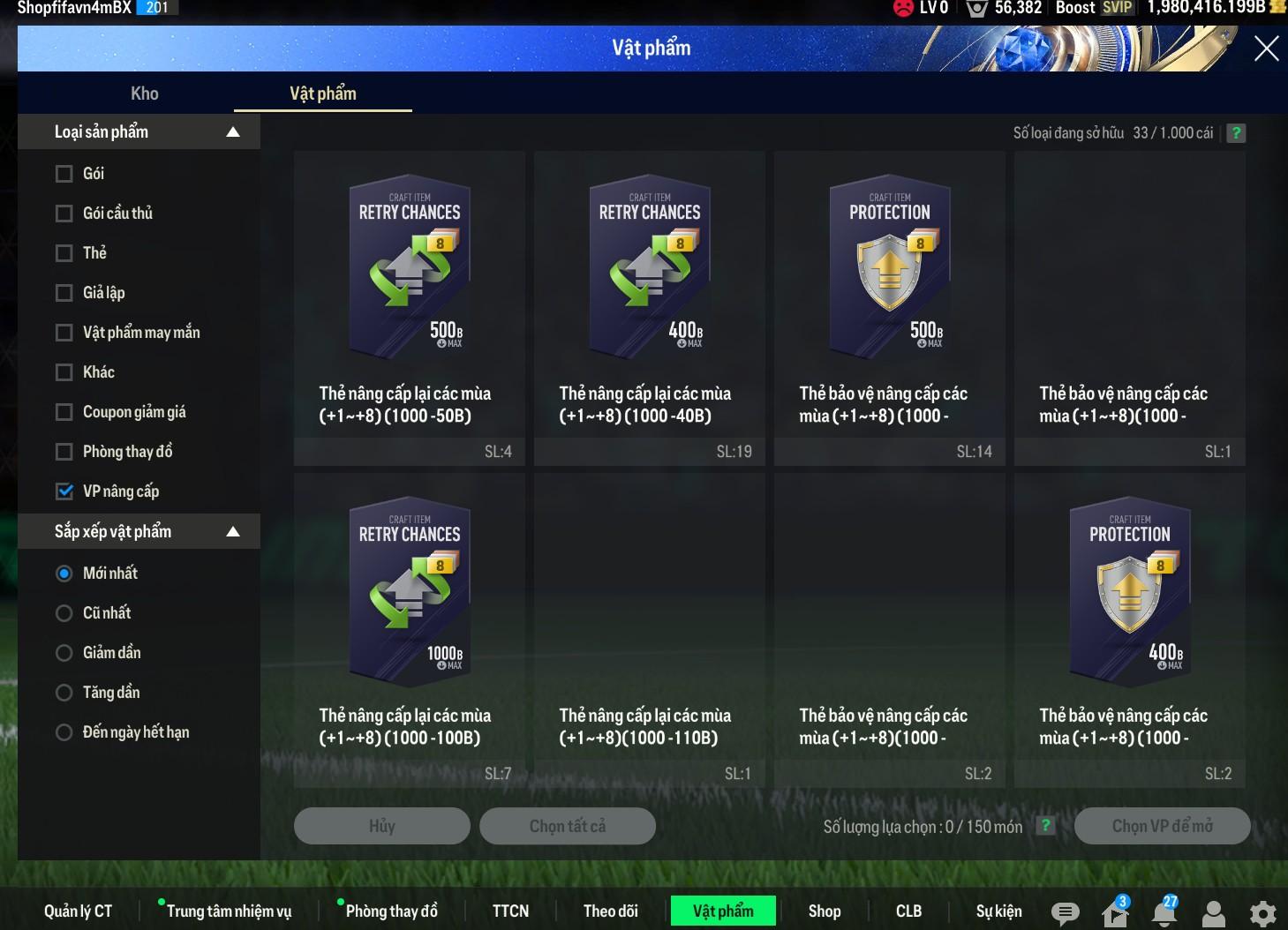Click the Chọn tất cả button
This screenshot has height=930, width=1288.
tap(567, 826)
